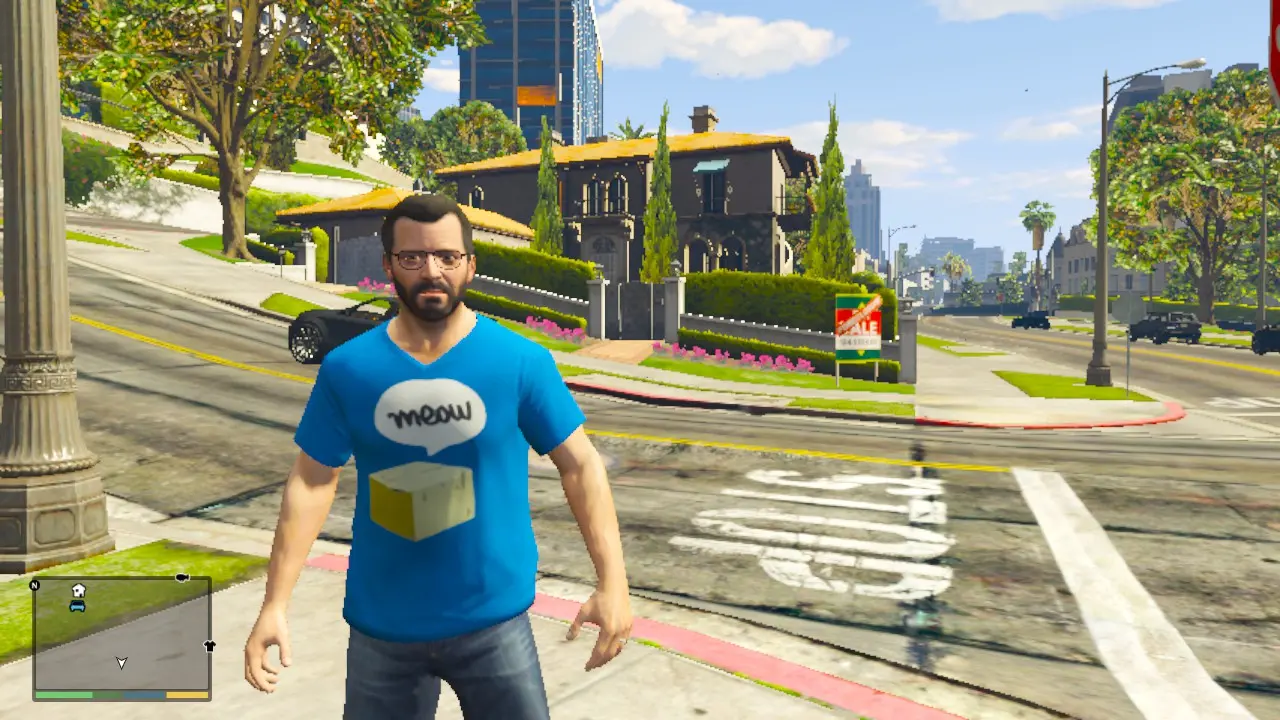Click the yellow special ability meter segment
This screenshot has width=1280, height=720.
[x=185, y=693]
